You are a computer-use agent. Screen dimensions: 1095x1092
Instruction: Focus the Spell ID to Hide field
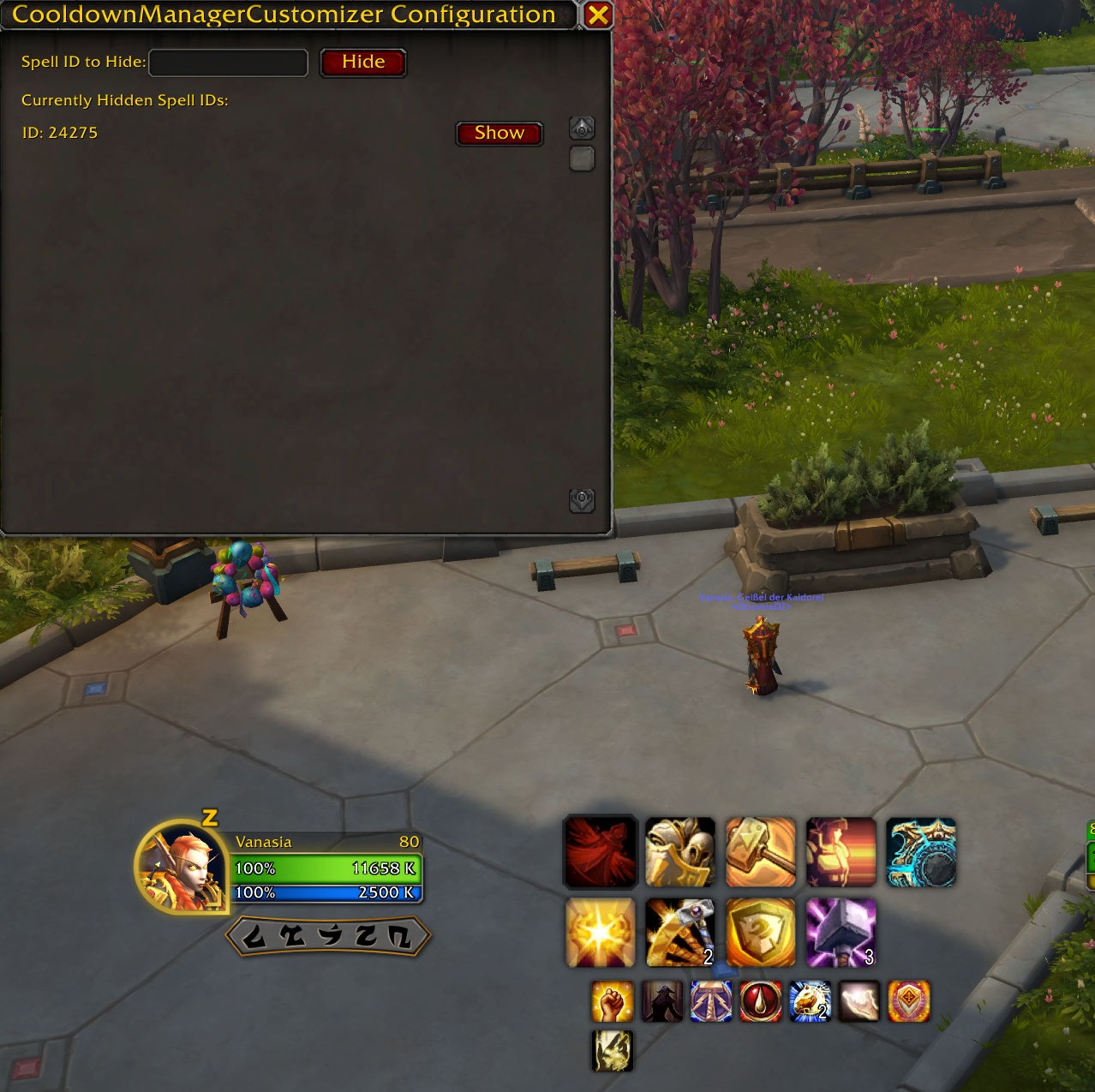click(228, 63)
